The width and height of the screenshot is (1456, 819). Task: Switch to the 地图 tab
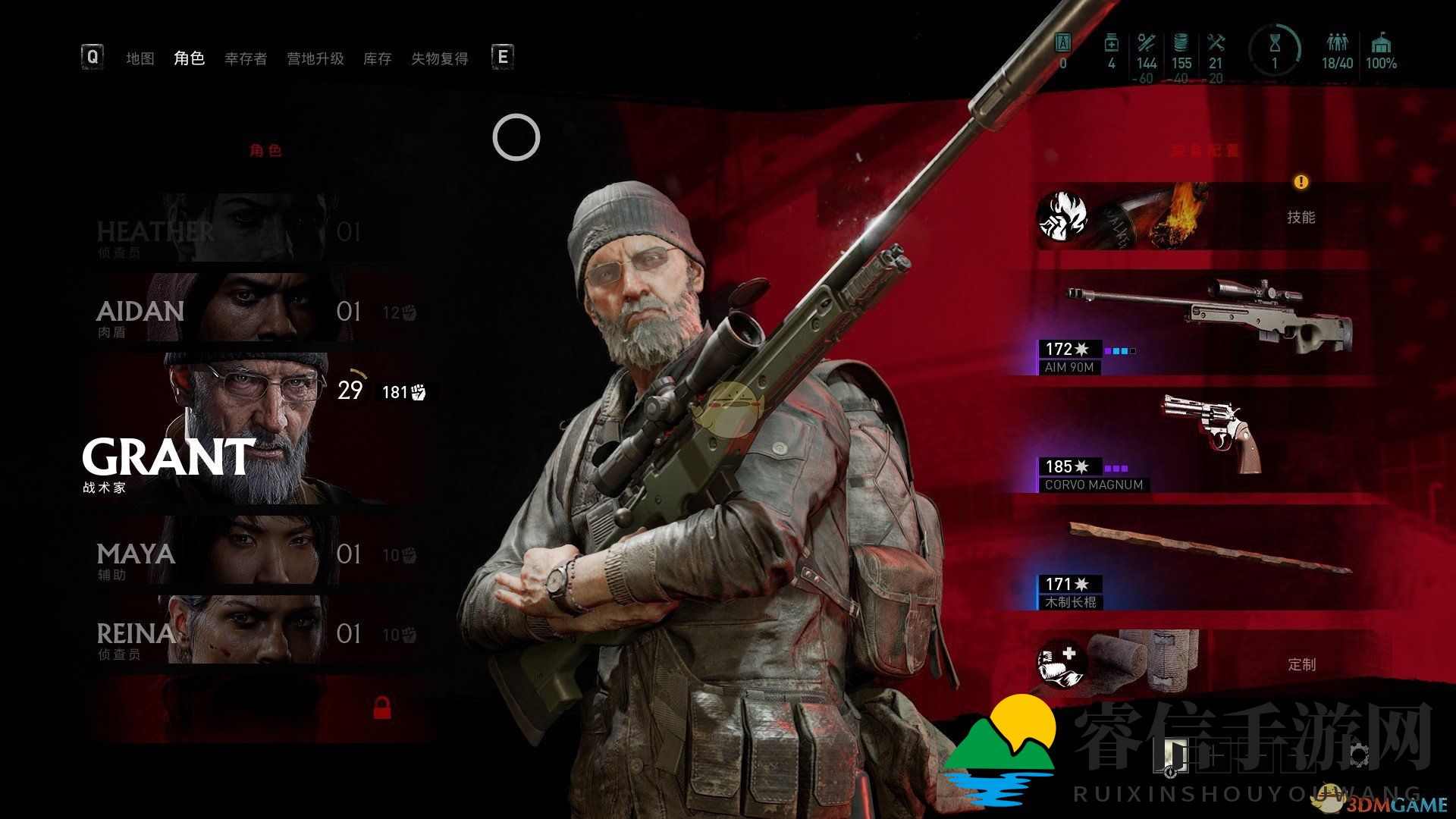140,58
